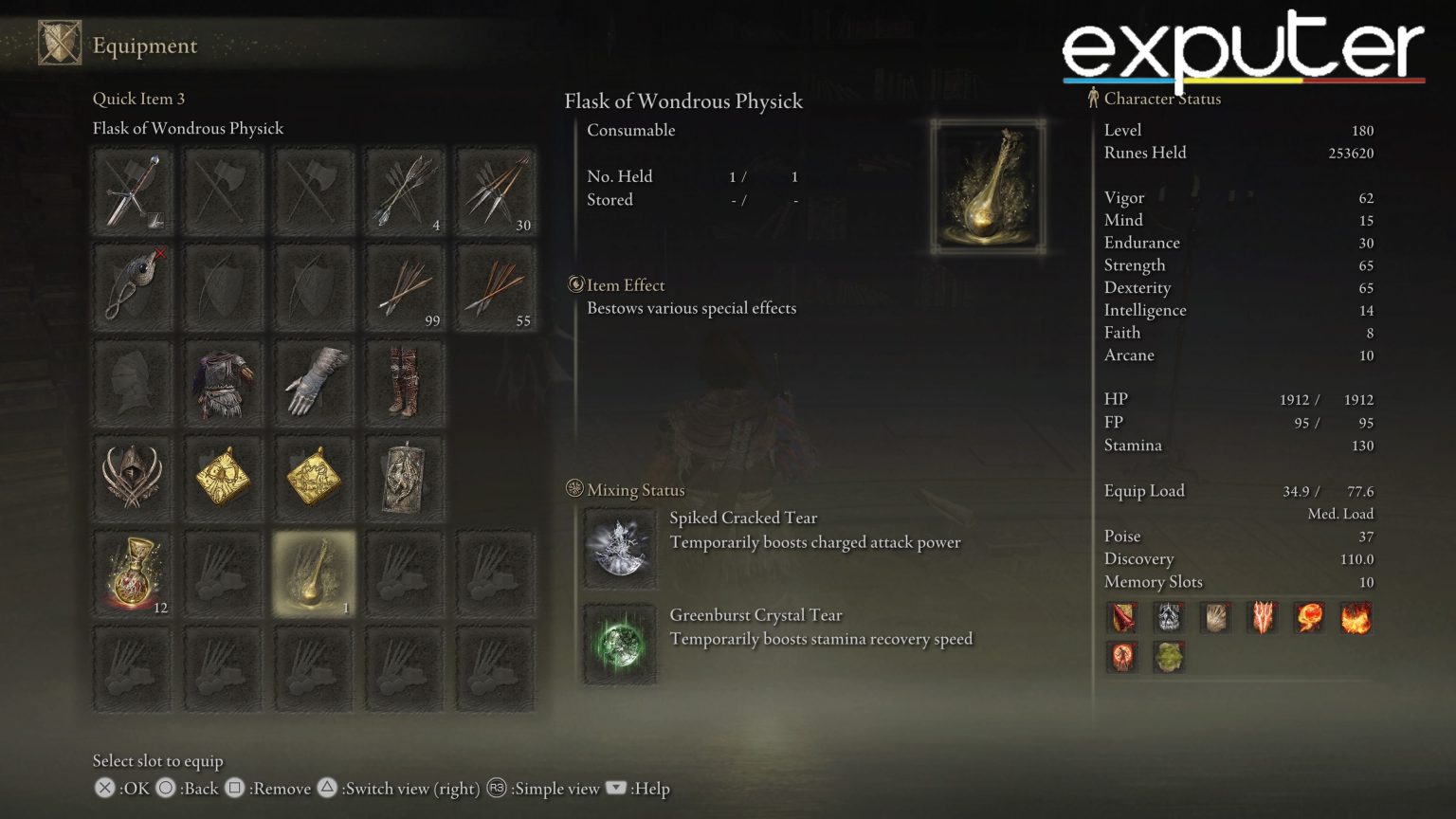Open the Help menu

[614, 789]
